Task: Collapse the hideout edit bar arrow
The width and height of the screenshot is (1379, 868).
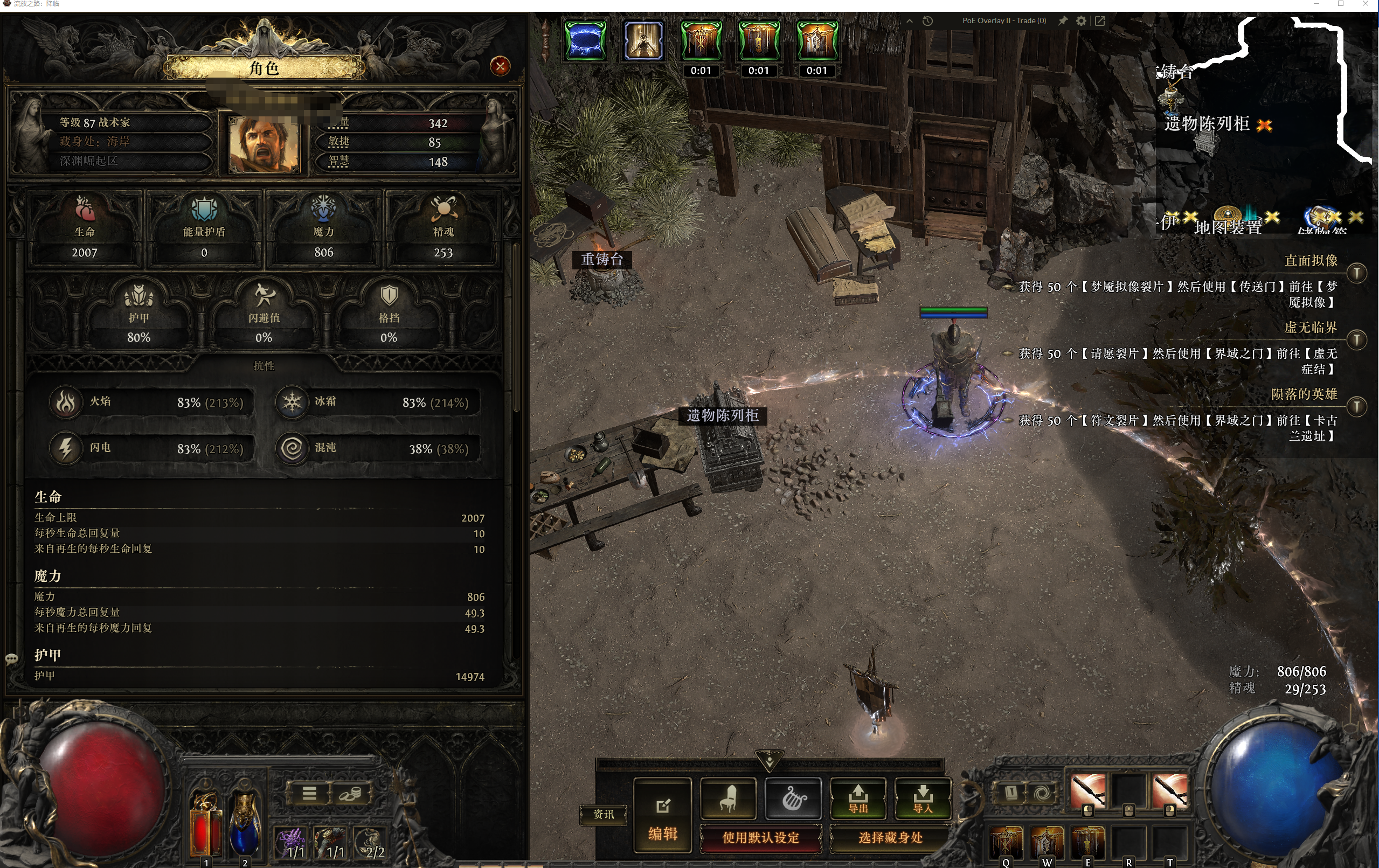Action: click(x=770, y=760)
